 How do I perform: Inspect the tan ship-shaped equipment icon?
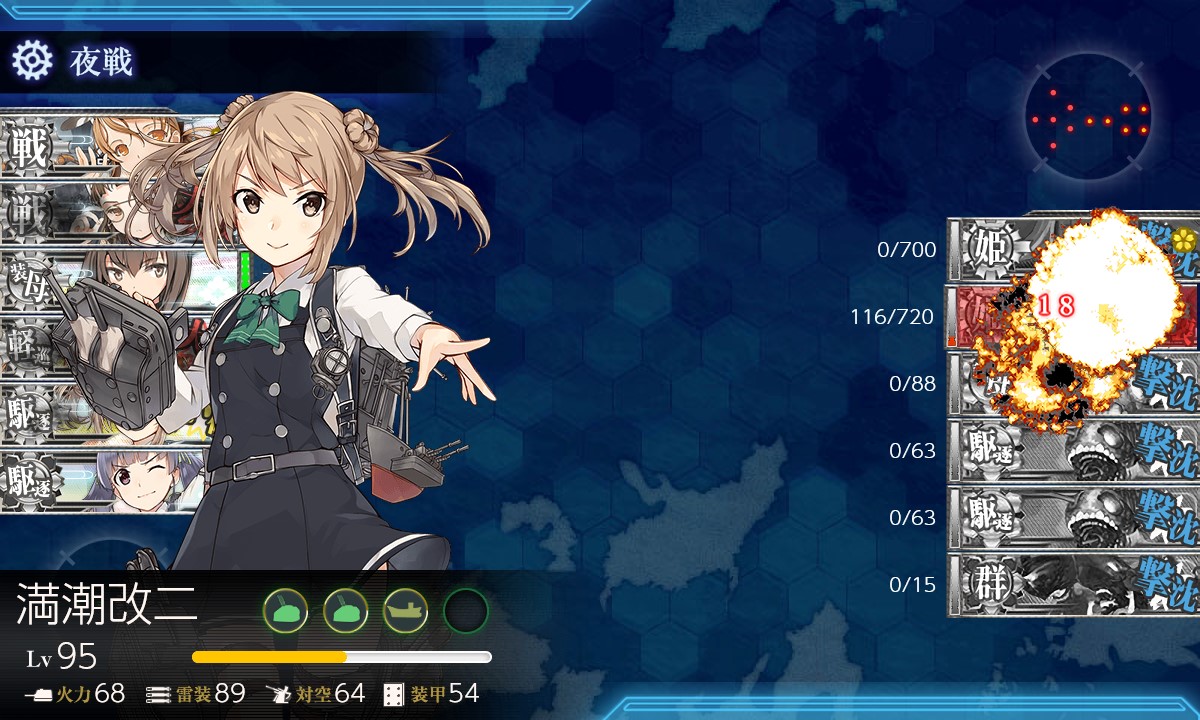(x=405, y=610)
